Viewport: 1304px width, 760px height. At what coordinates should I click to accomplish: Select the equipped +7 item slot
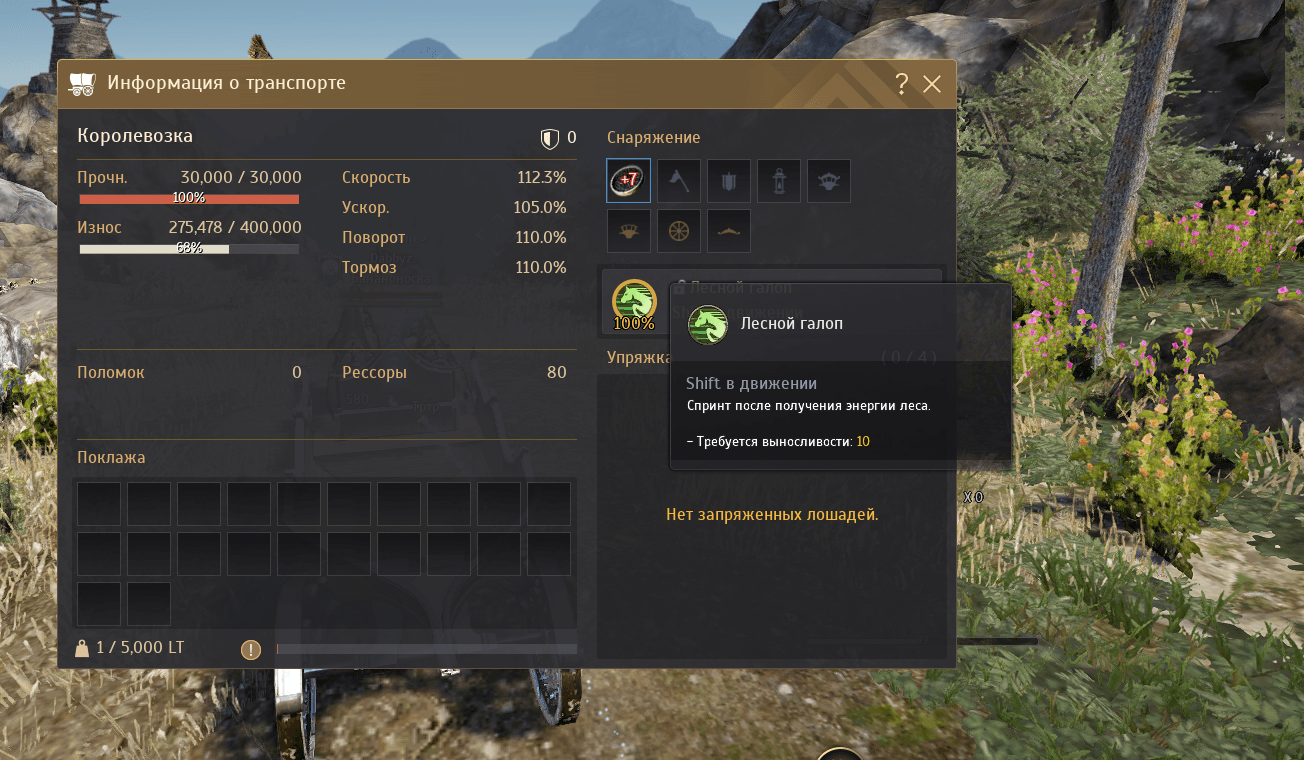[x=629, y=181]
